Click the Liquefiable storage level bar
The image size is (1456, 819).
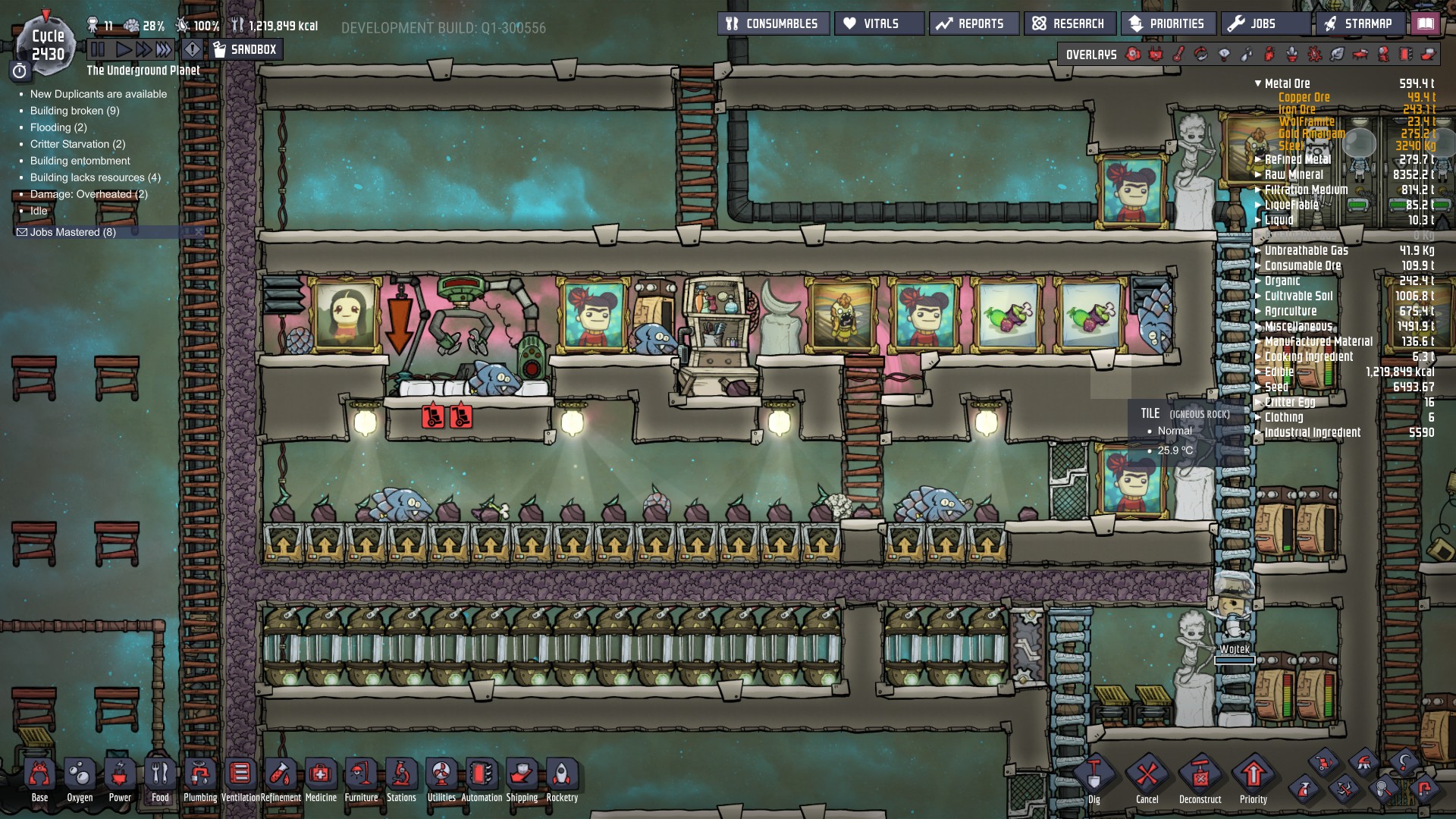pos(1357,205)
